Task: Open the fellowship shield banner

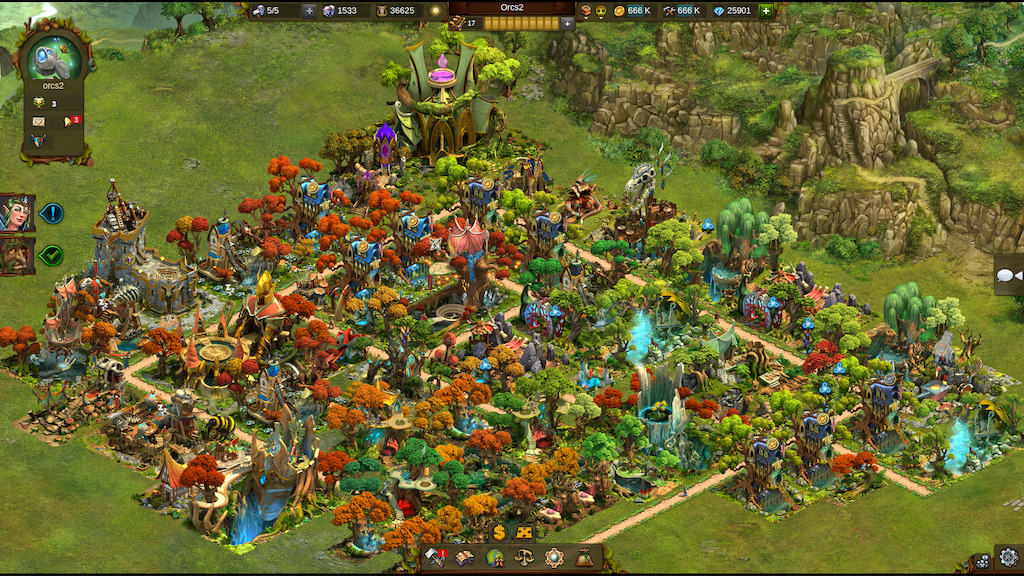Action: [x=39, y=141]
